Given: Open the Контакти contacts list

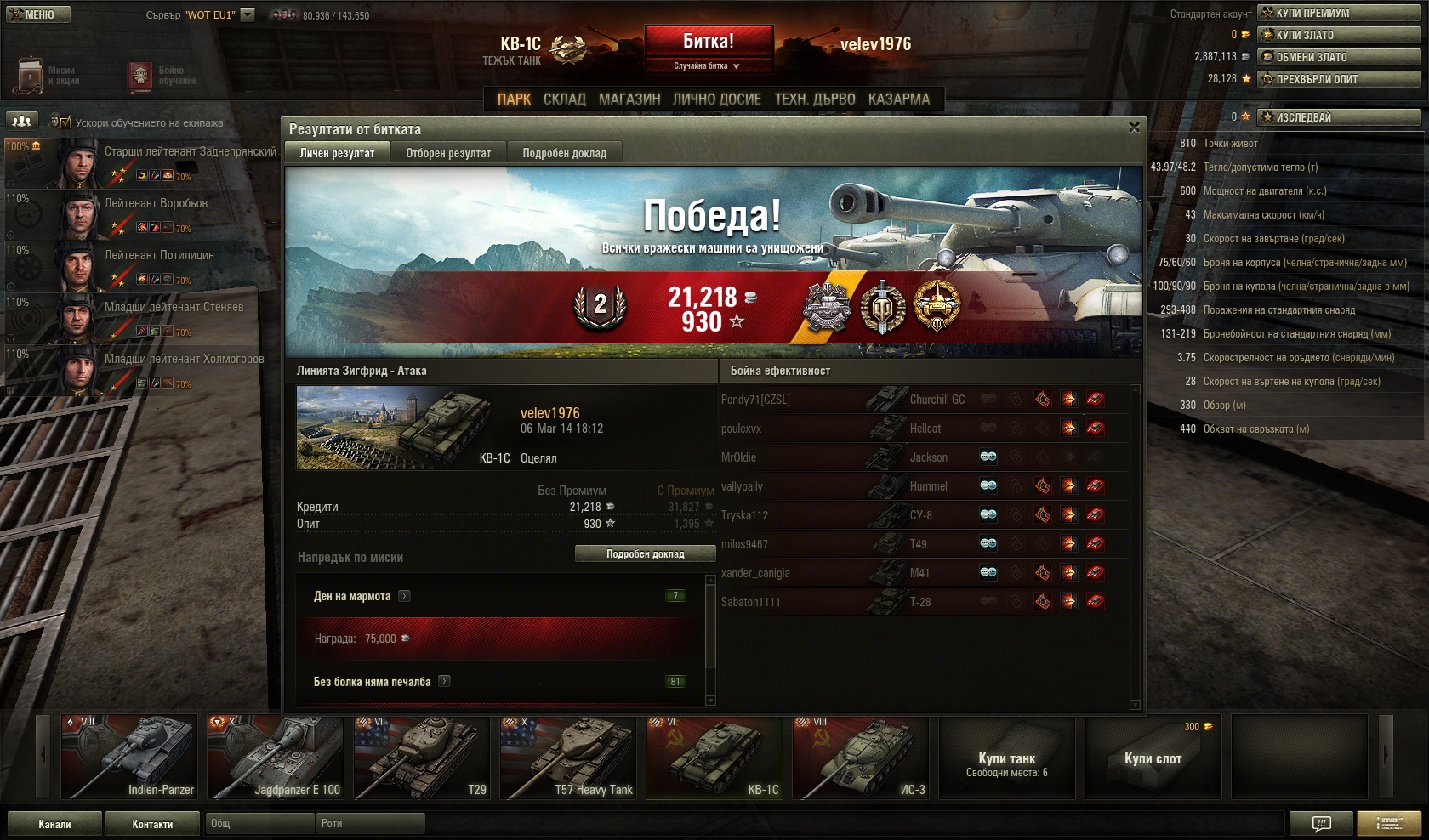Looking at the screenshot, I should click(152, 824).
